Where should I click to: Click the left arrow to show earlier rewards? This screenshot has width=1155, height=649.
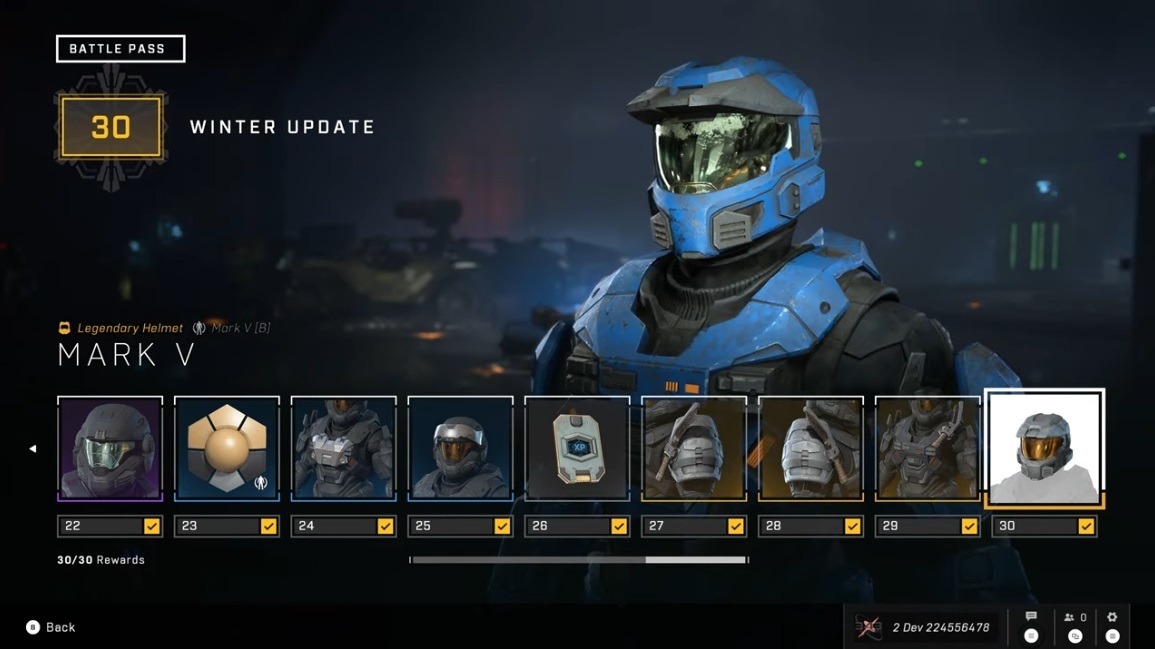pyautogui.click(x=32, y=449)
